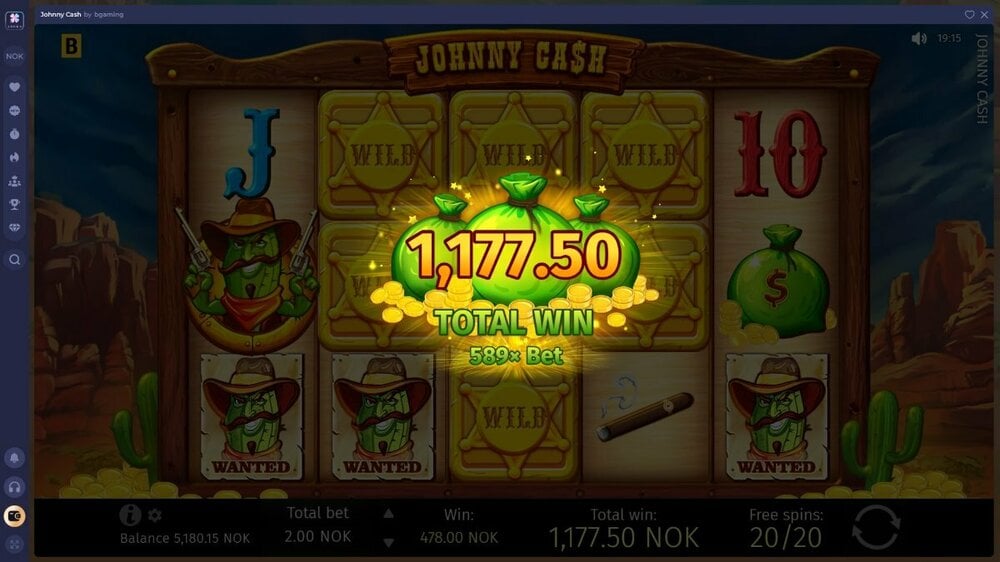Open the orange wallet button in the sidebar
The image size is (1000, 562).
point(15,516)
